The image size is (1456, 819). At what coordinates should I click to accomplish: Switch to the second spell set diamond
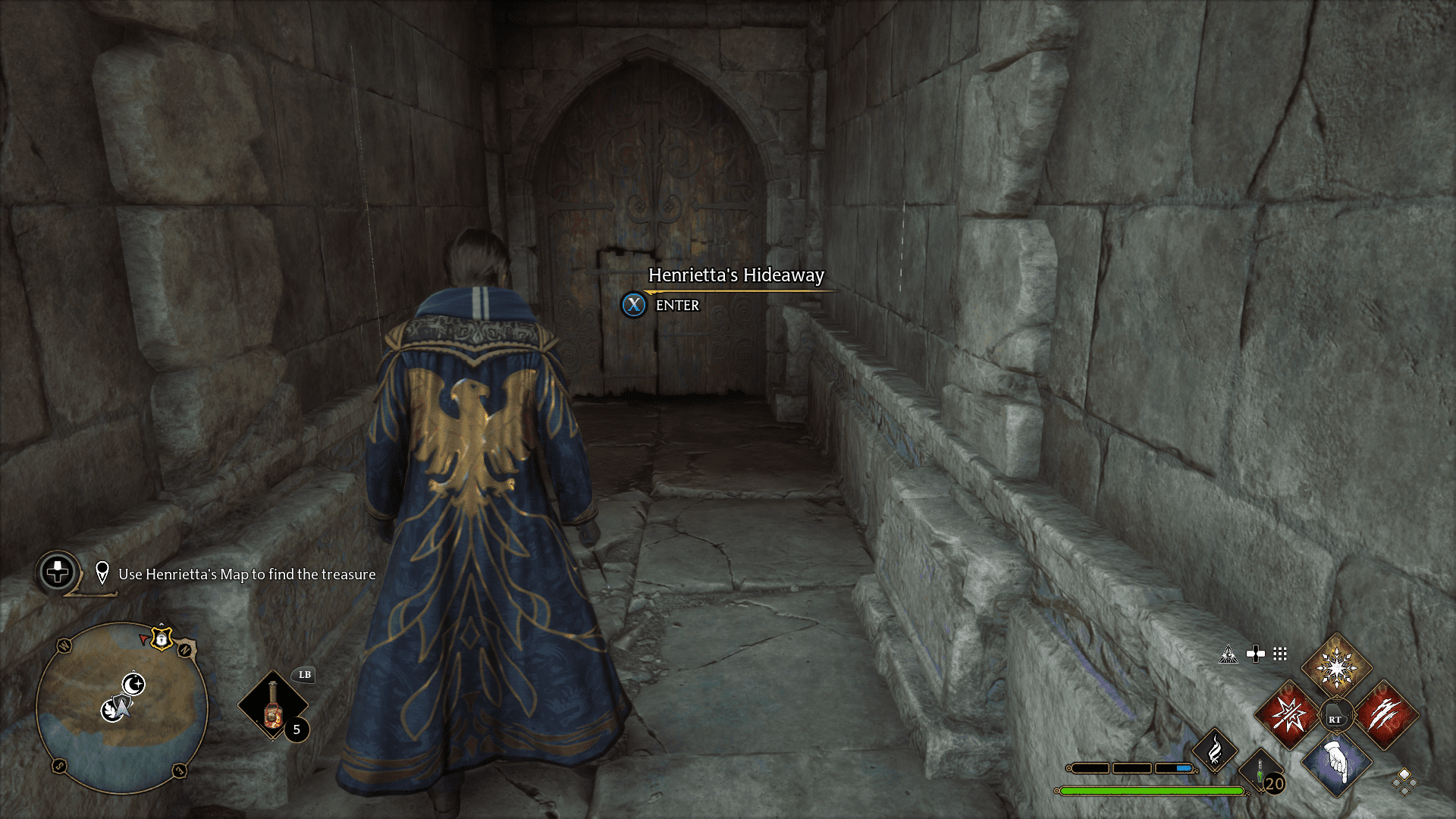click(1412, 783)
